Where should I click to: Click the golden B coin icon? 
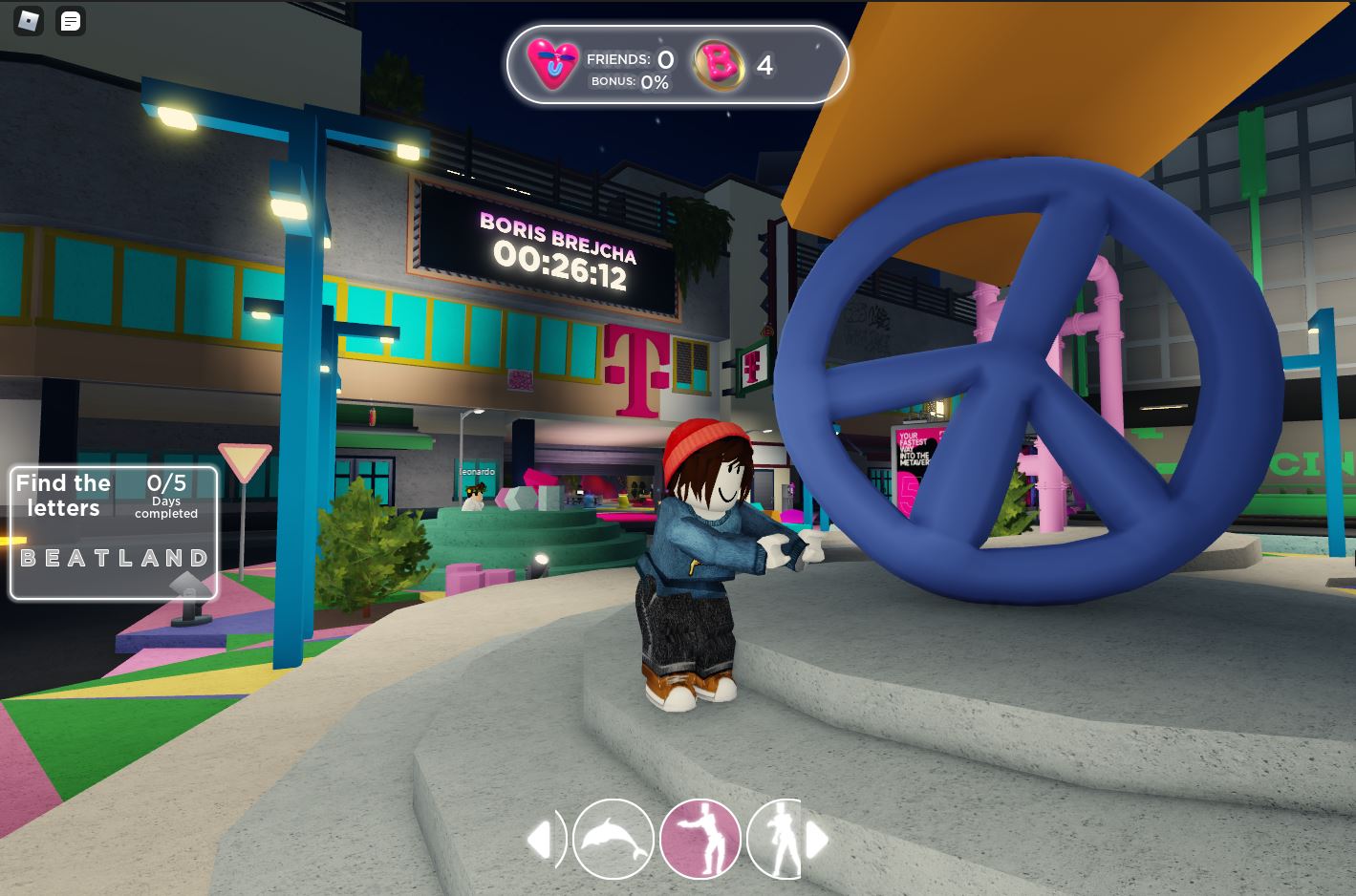[720, 65]
